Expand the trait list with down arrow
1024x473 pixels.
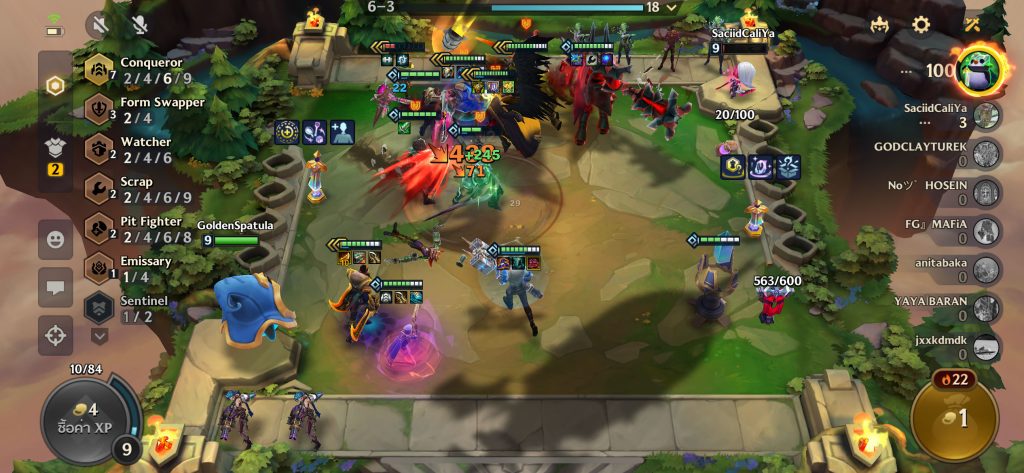[x=99, y=336]
